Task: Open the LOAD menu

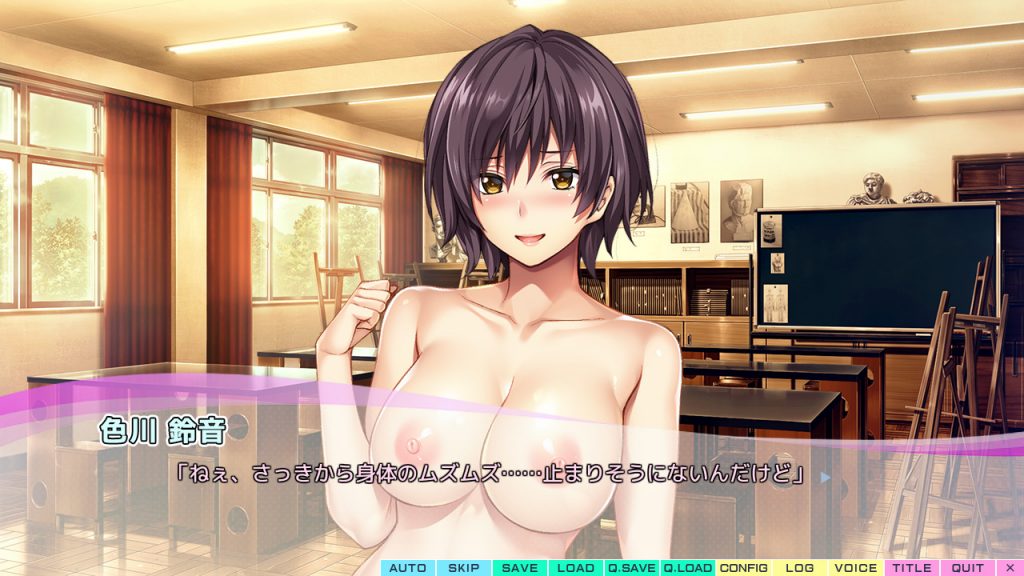Action: 575,568
